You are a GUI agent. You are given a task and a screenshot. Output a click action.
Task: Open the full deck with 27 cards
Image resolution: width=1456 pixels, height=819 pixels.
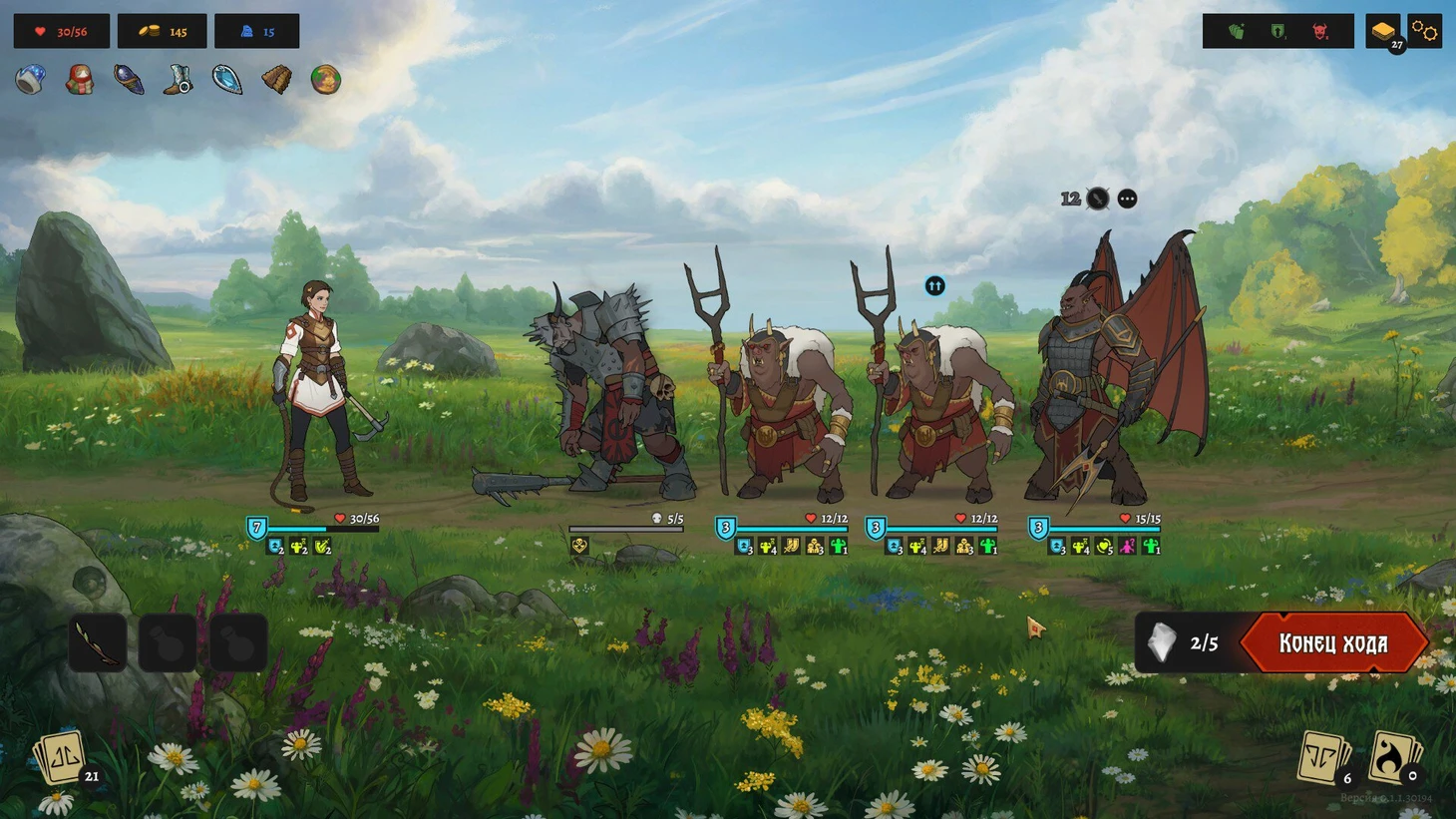point(1383,32)
